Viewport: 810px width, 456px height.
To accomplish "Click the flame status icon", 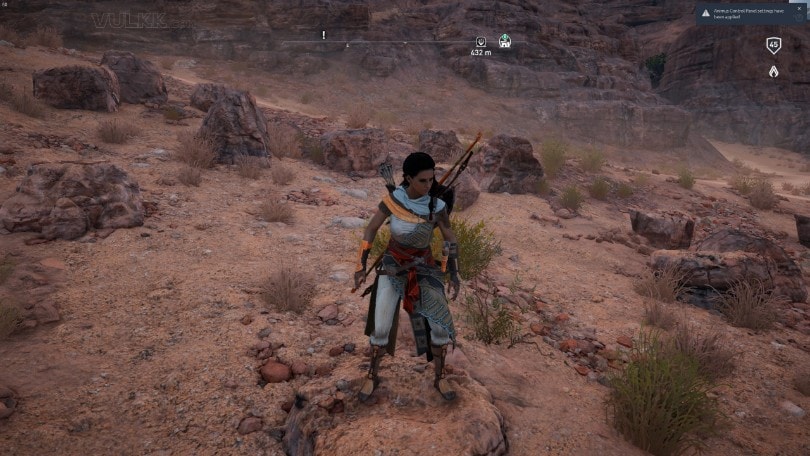I will coord(773,71).
